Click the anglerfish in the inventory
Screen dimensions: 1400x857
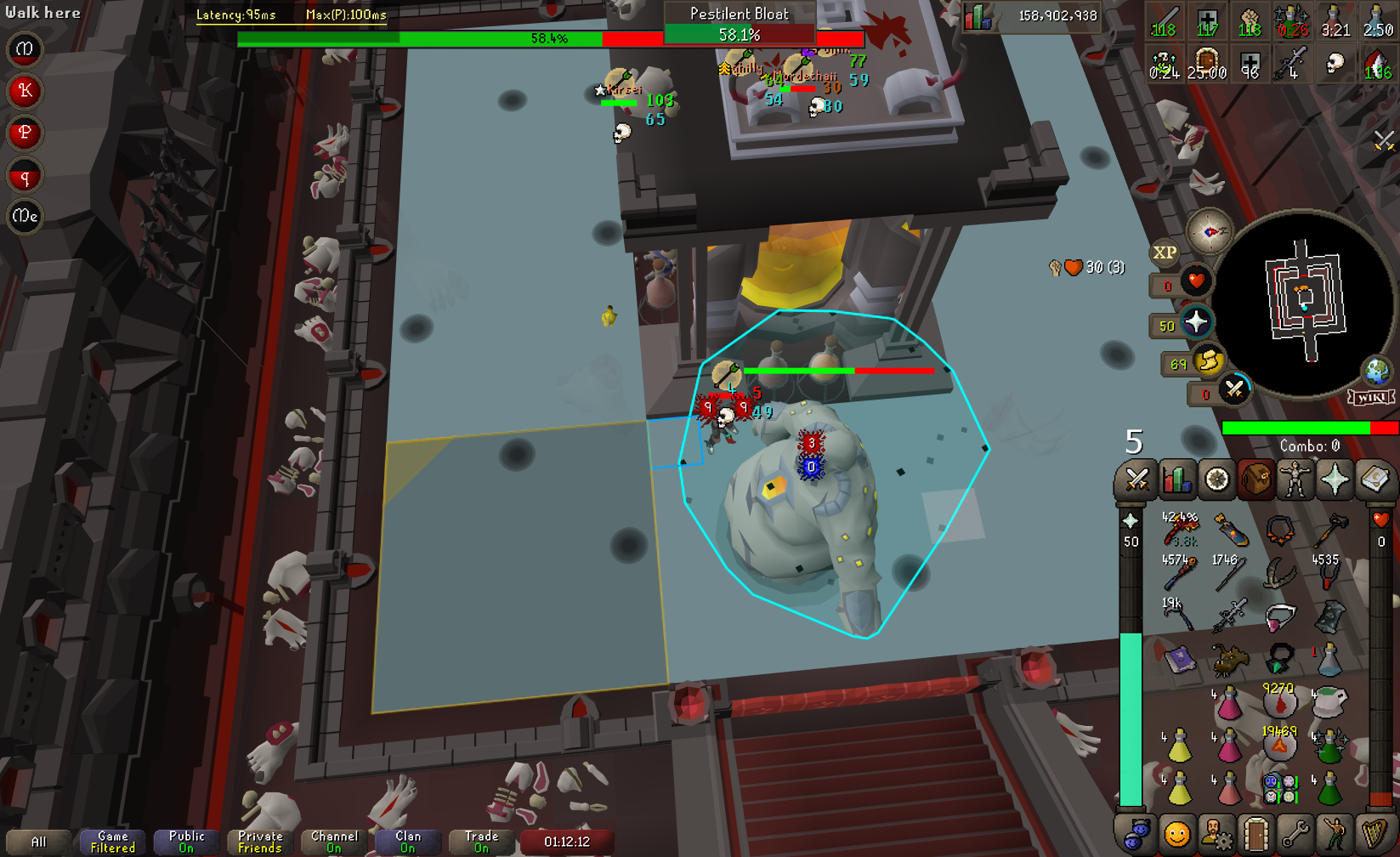[x=1228, y=659]
